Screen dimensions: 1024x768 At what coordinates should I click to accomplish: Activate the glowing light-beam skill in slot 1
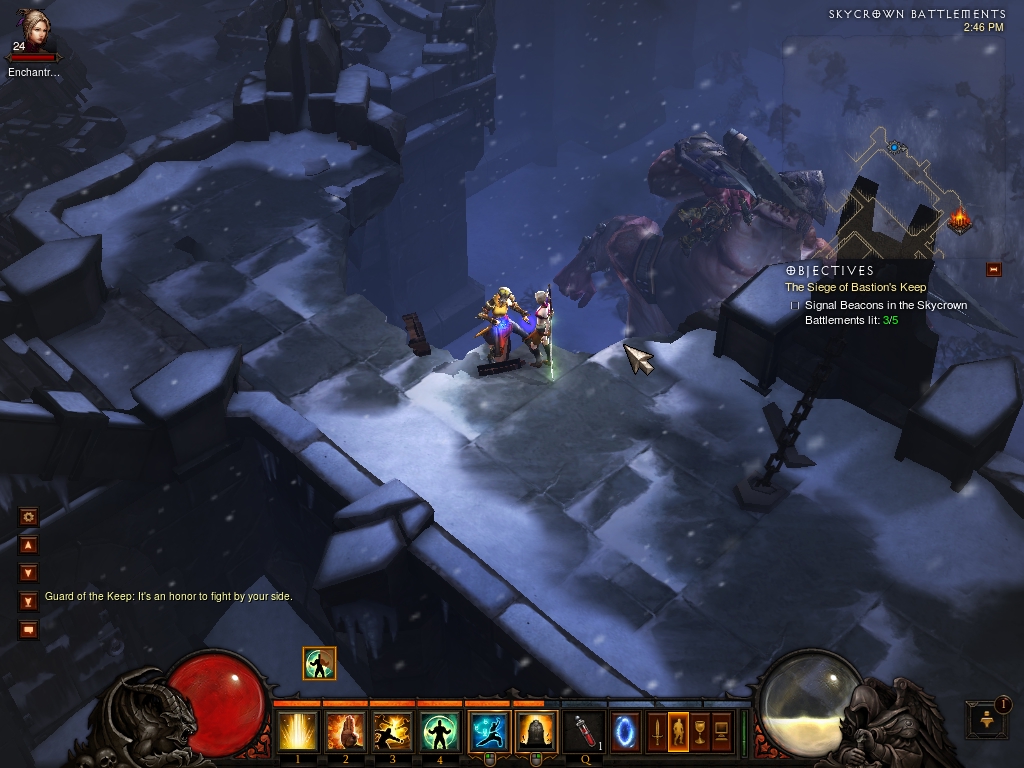(298, 731)
